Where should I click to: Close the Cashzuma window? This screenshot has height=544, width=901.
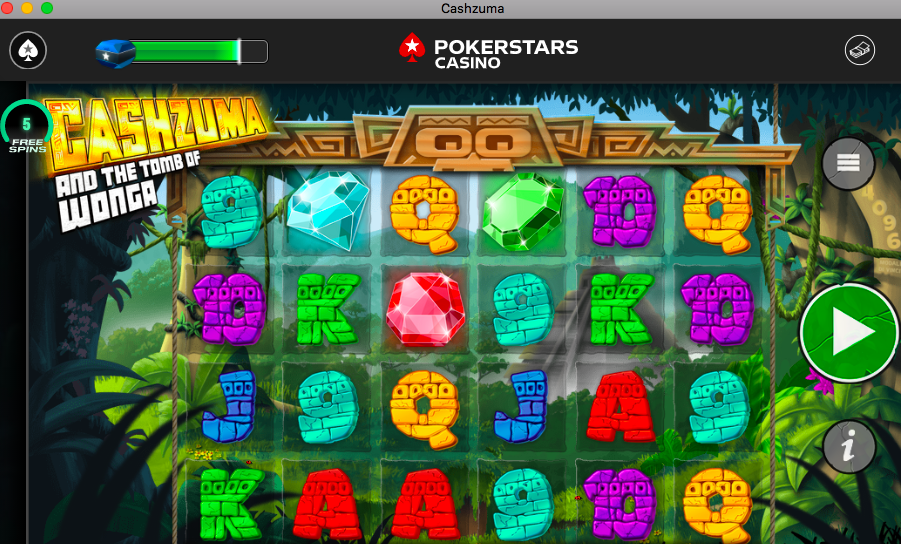coord(8,8)
